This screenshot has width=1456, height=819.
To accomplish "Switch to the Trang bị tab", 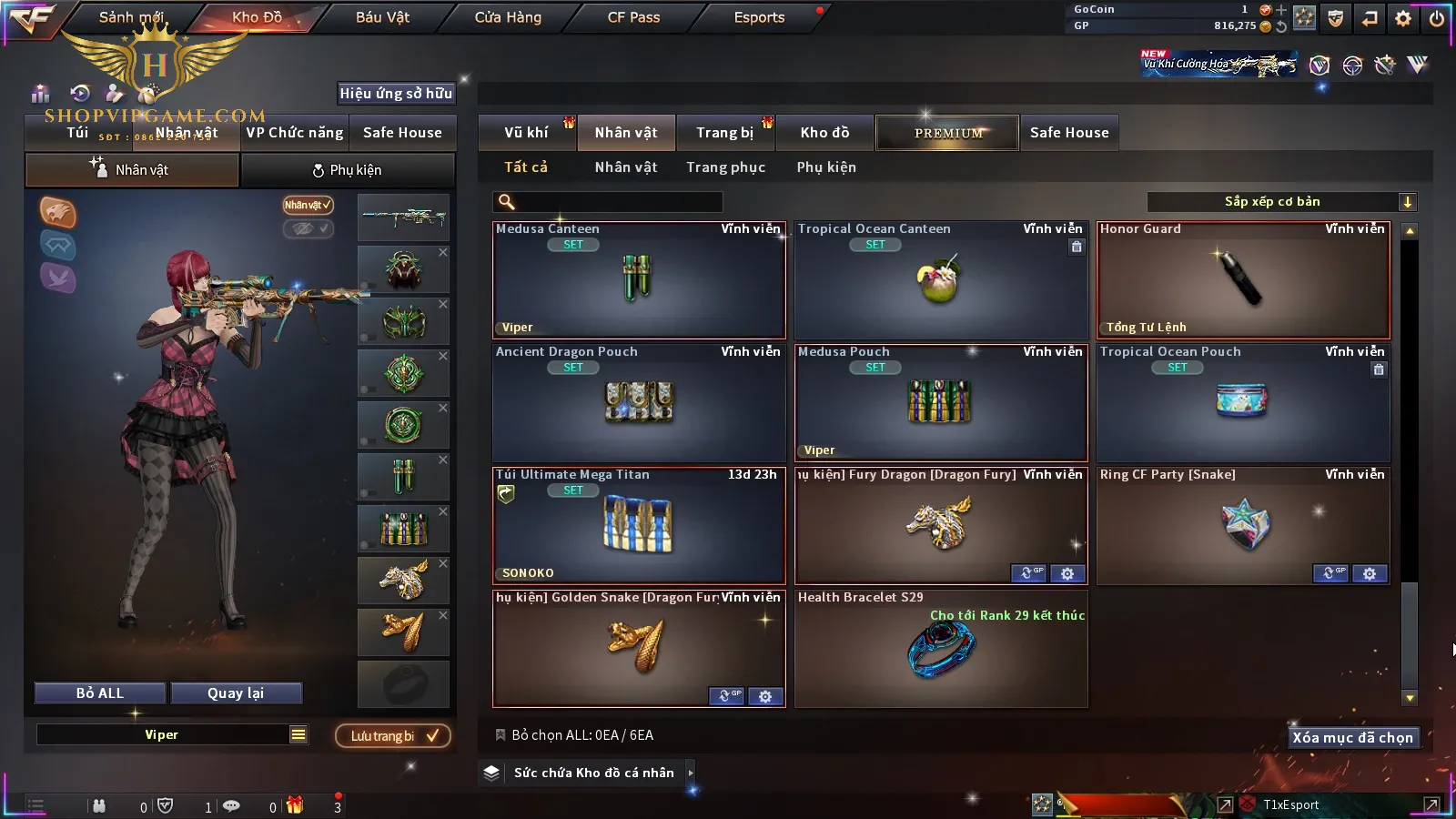I will (724, 133).
